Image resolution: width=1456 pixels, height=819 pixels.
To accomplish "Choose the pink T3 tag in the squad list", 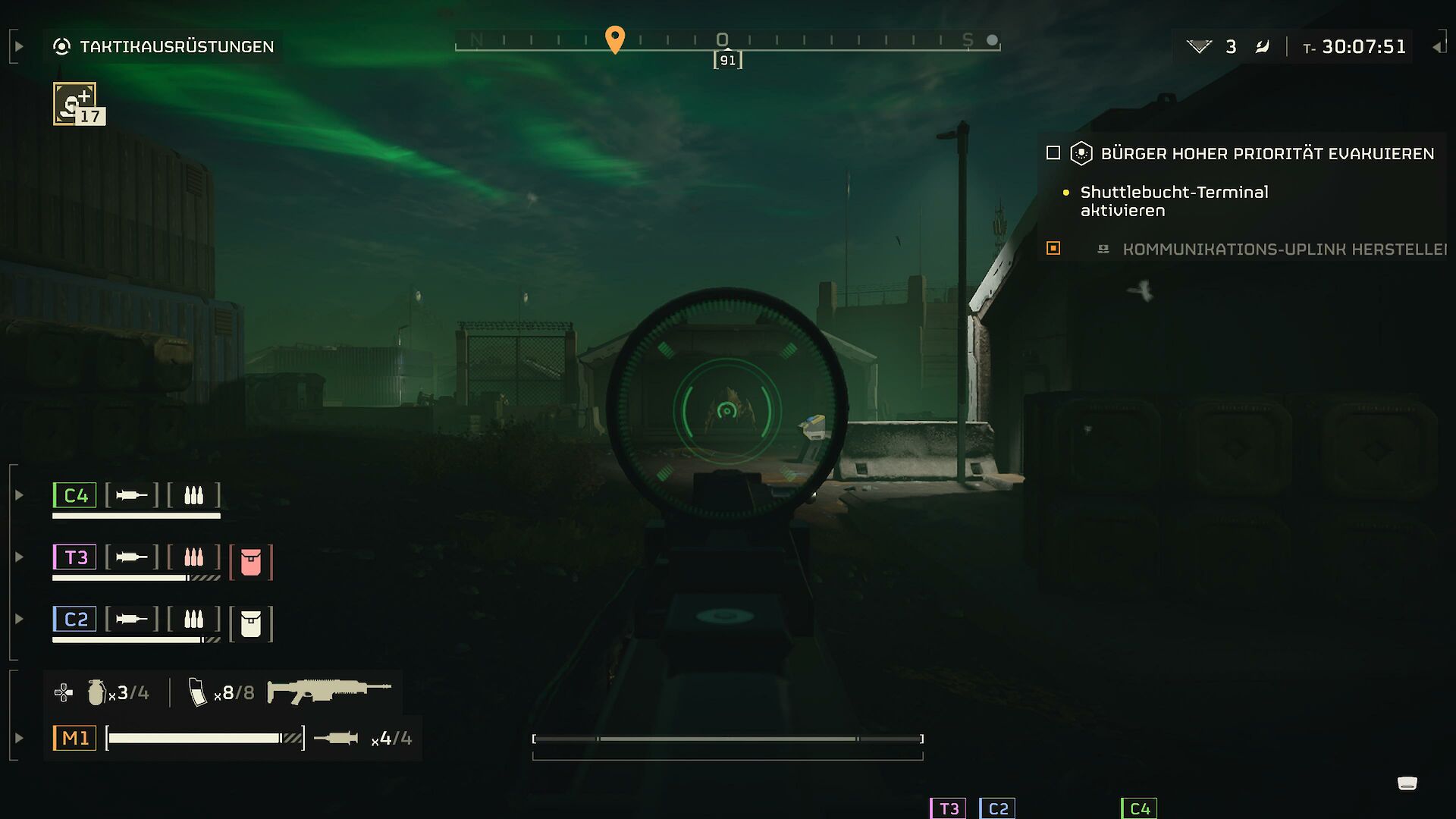I will (x=75, y=557).
